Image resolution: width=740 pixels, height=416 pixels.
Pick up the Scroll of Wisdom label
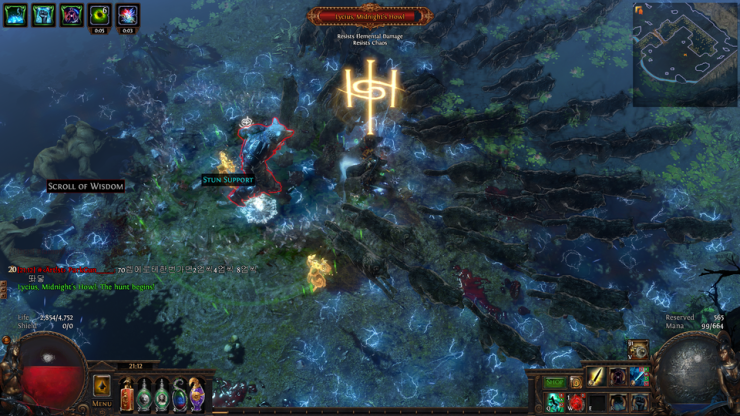86,186
